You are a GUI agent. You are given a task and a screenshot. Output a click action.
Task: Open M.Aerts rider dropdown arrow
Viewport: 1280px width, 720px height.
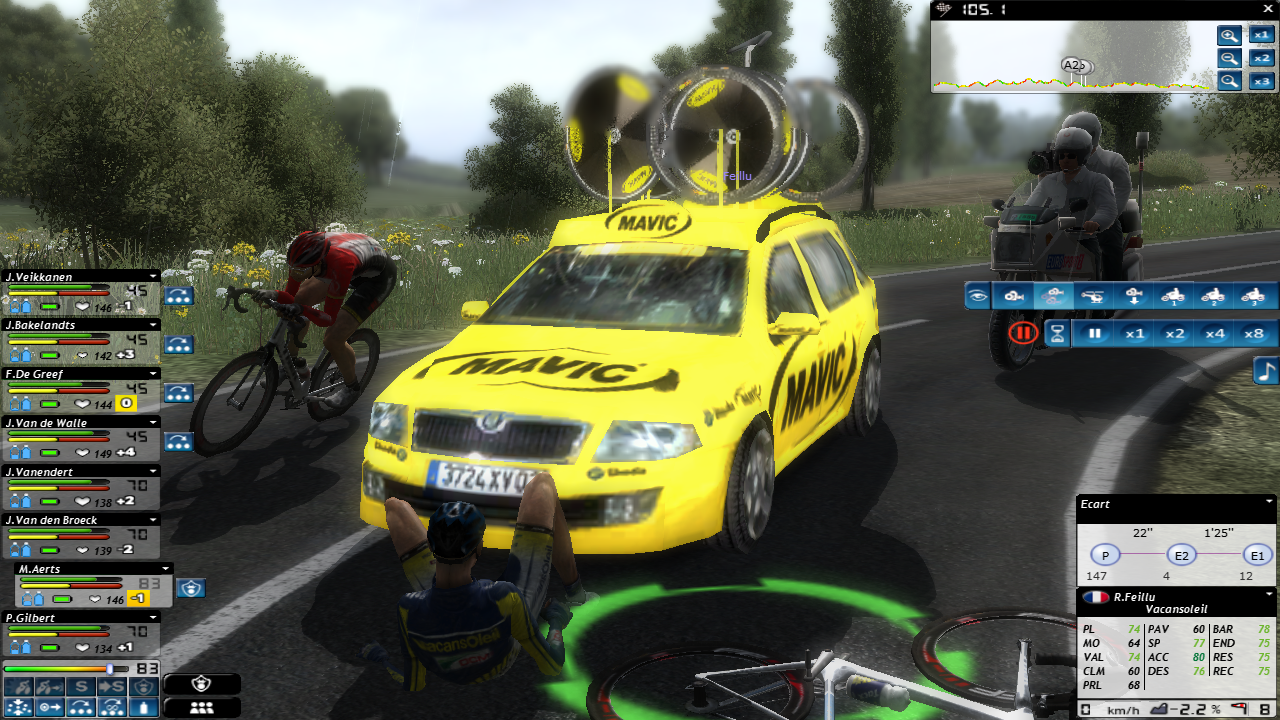point(166,569)
